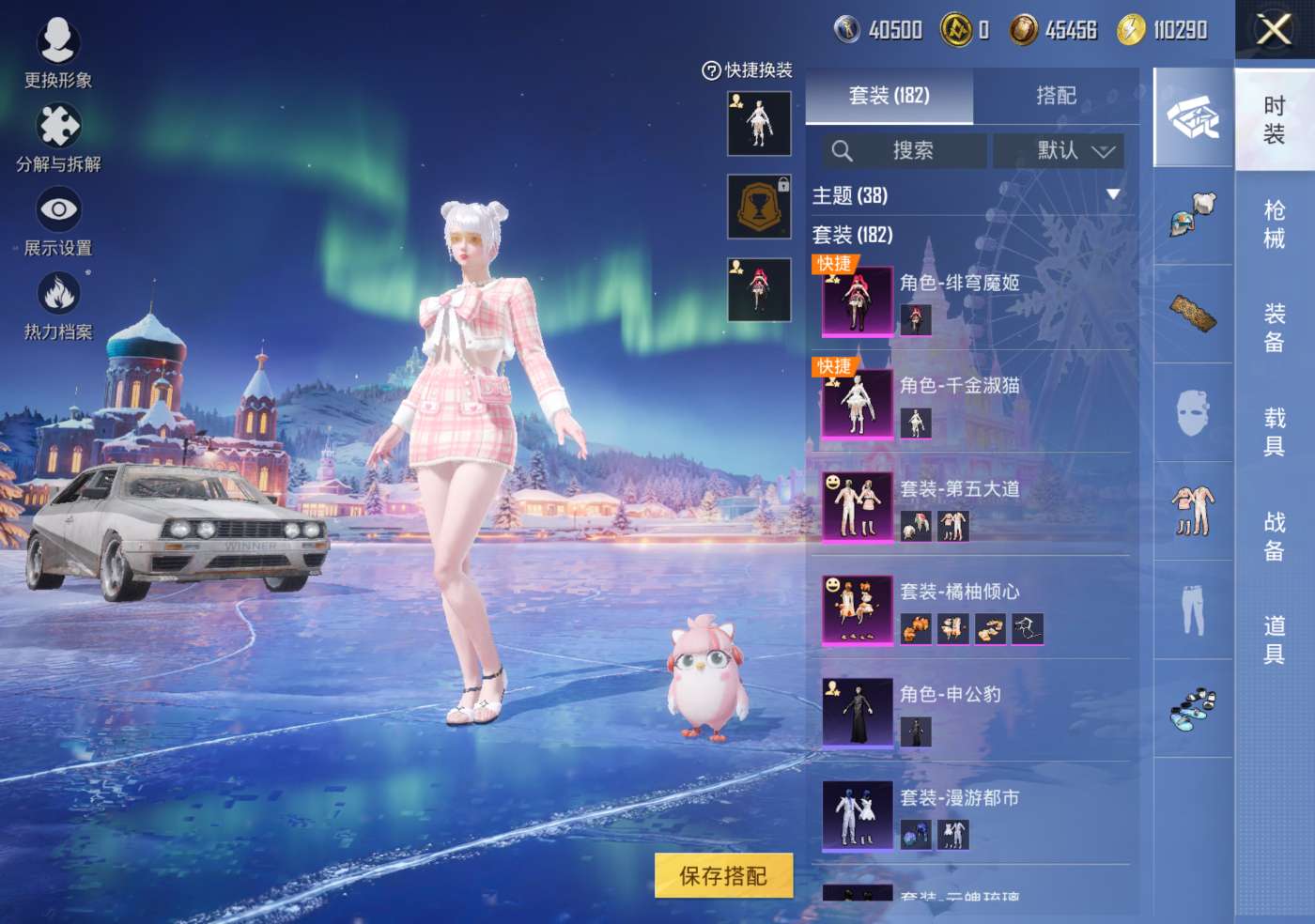
Task: Switch to the 枪械 firearms category
Action: pos(1274,223)
